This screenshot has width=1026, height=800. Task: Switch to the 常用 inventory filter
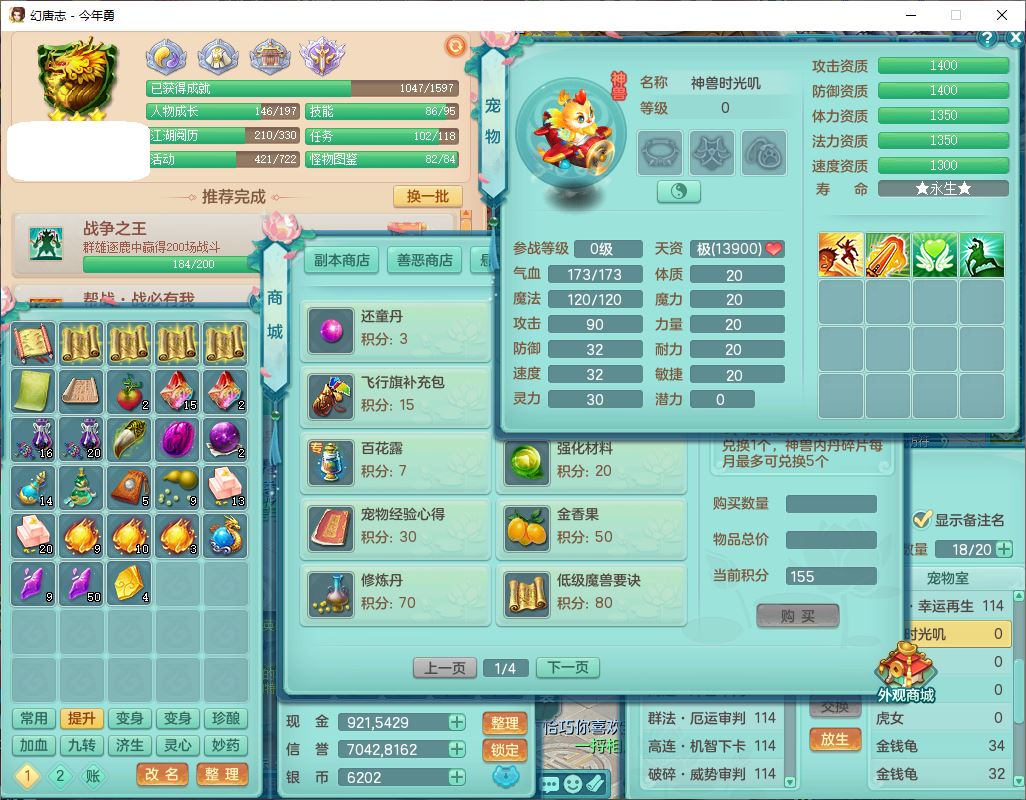tap(33, 719)
